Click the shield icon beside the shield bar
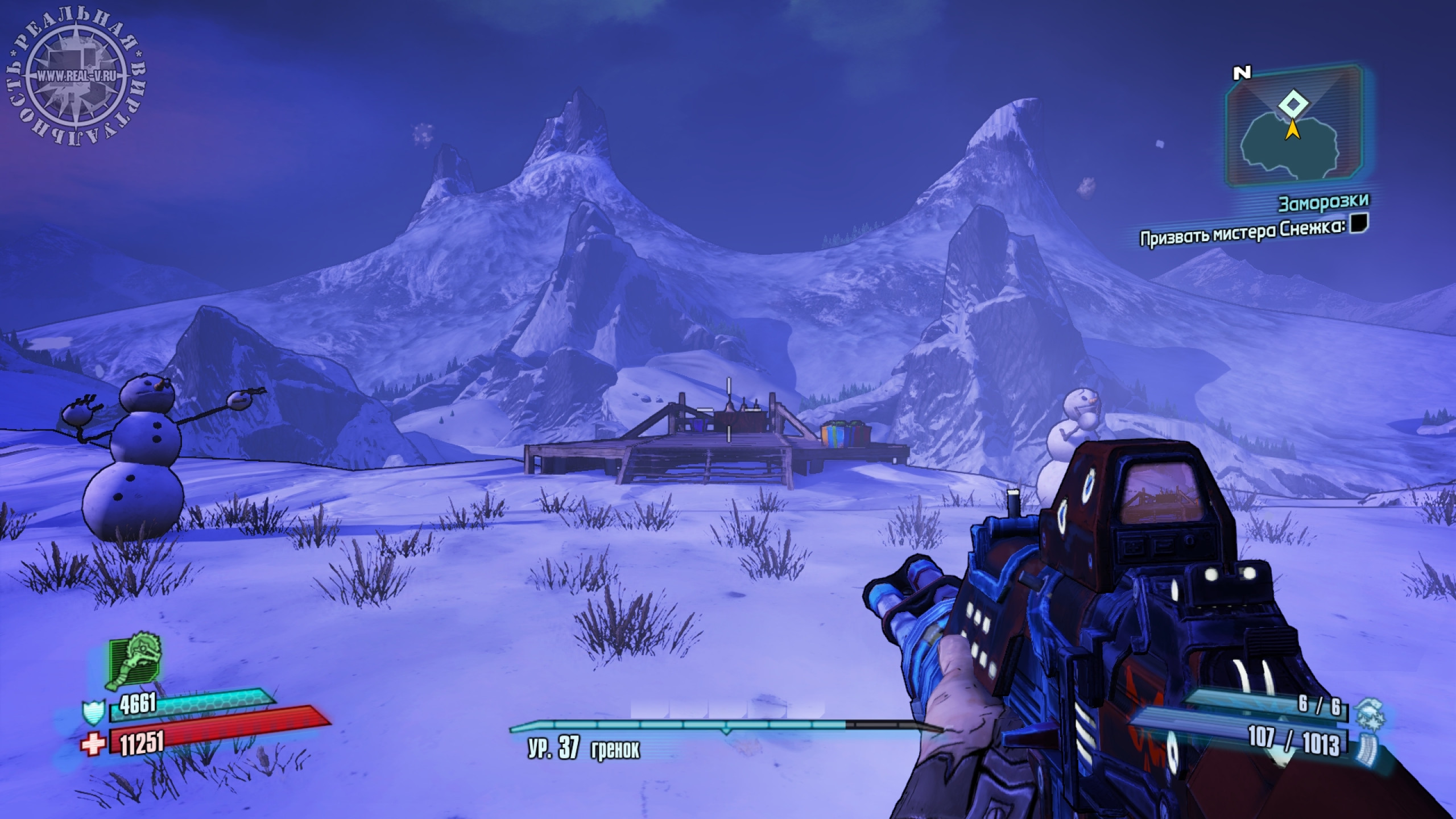The width and height of the screenshot is (1456, 819). tap(92, 712)
